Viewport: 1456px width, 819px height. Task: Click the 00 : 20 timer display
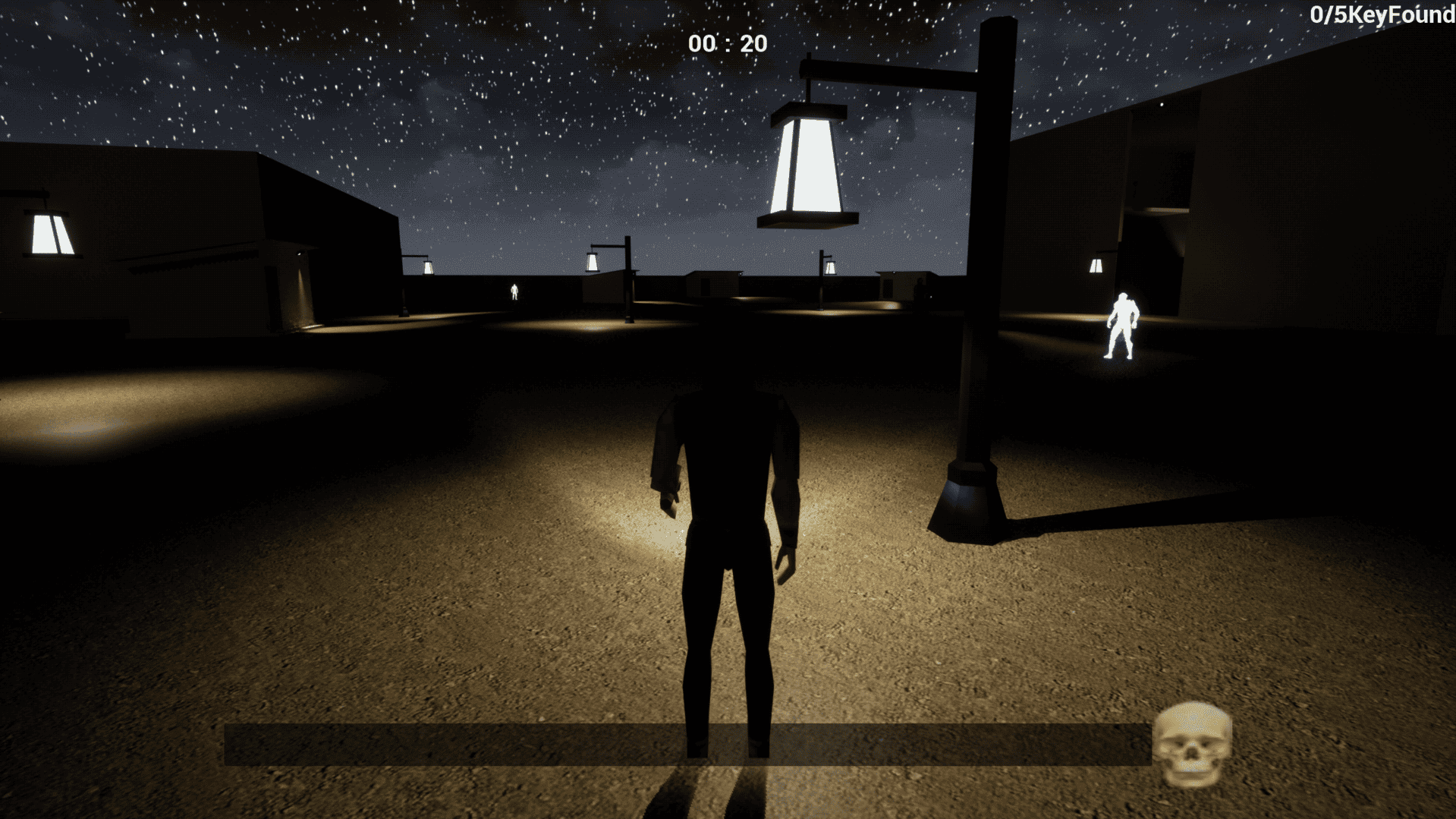pos(726,44)
